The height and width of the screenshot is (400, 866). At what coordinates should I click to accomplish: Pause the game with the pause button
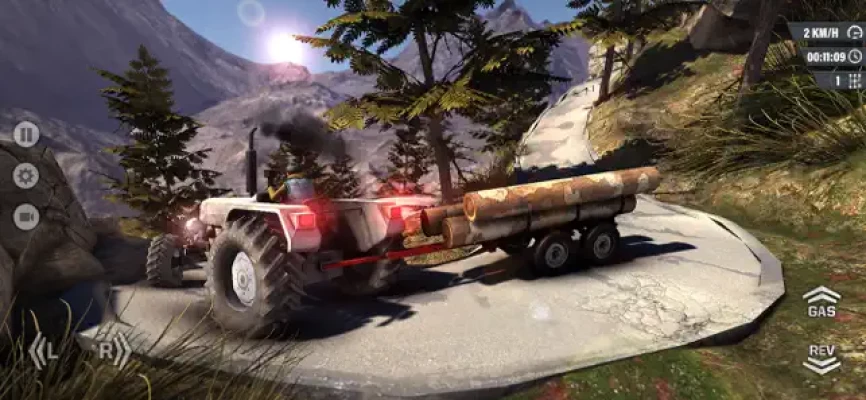coord(26,134)
